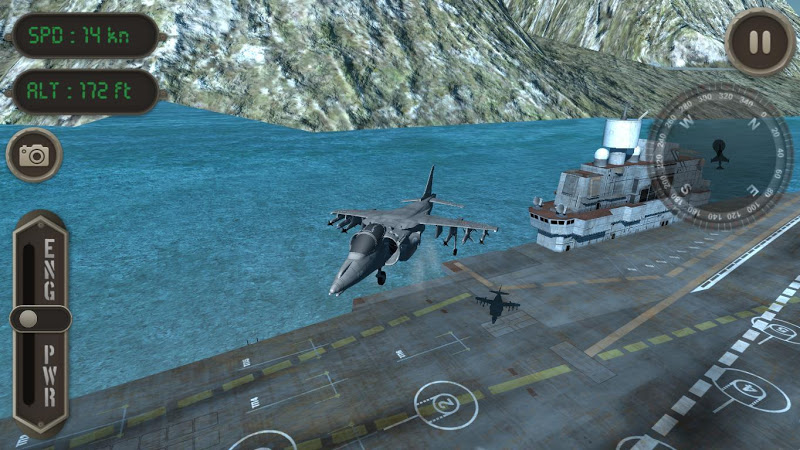Click the compass radar dial
Viewport: 800px width, 450px height.
pos(719,155)
